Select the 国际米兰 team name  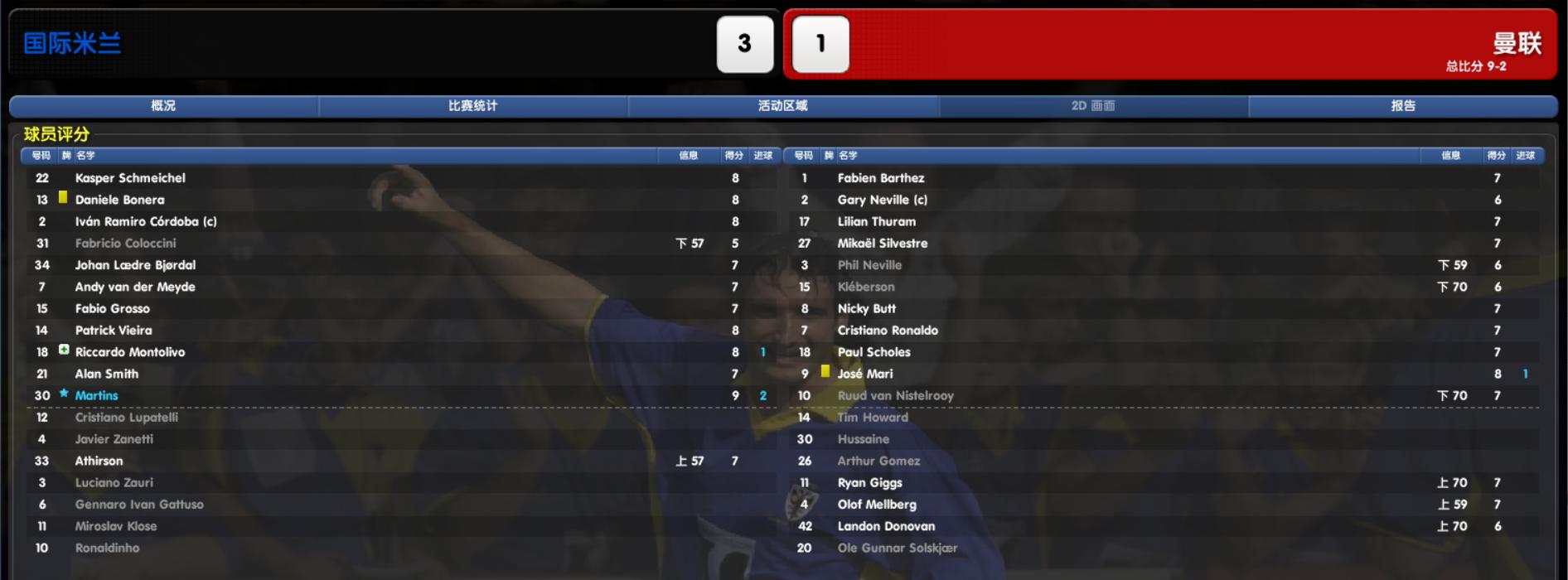(72, 43)
